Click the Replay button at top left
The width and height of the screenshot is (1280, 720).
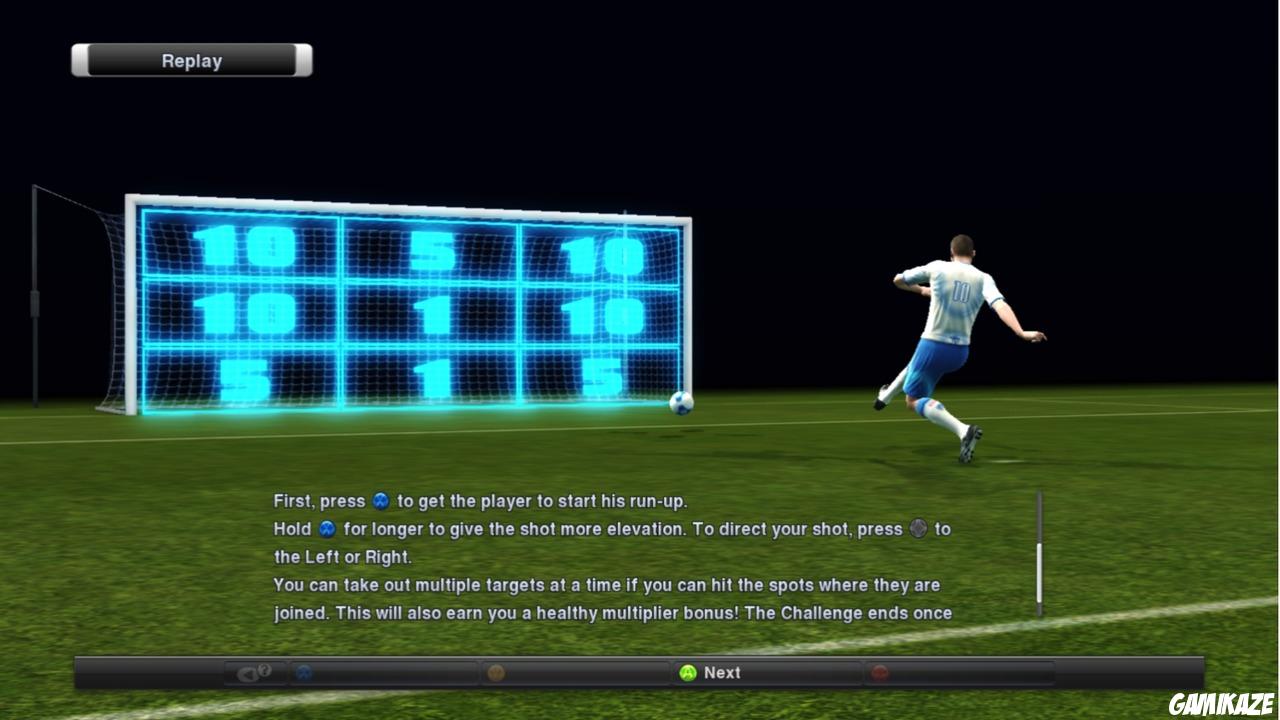coord(190,60)
